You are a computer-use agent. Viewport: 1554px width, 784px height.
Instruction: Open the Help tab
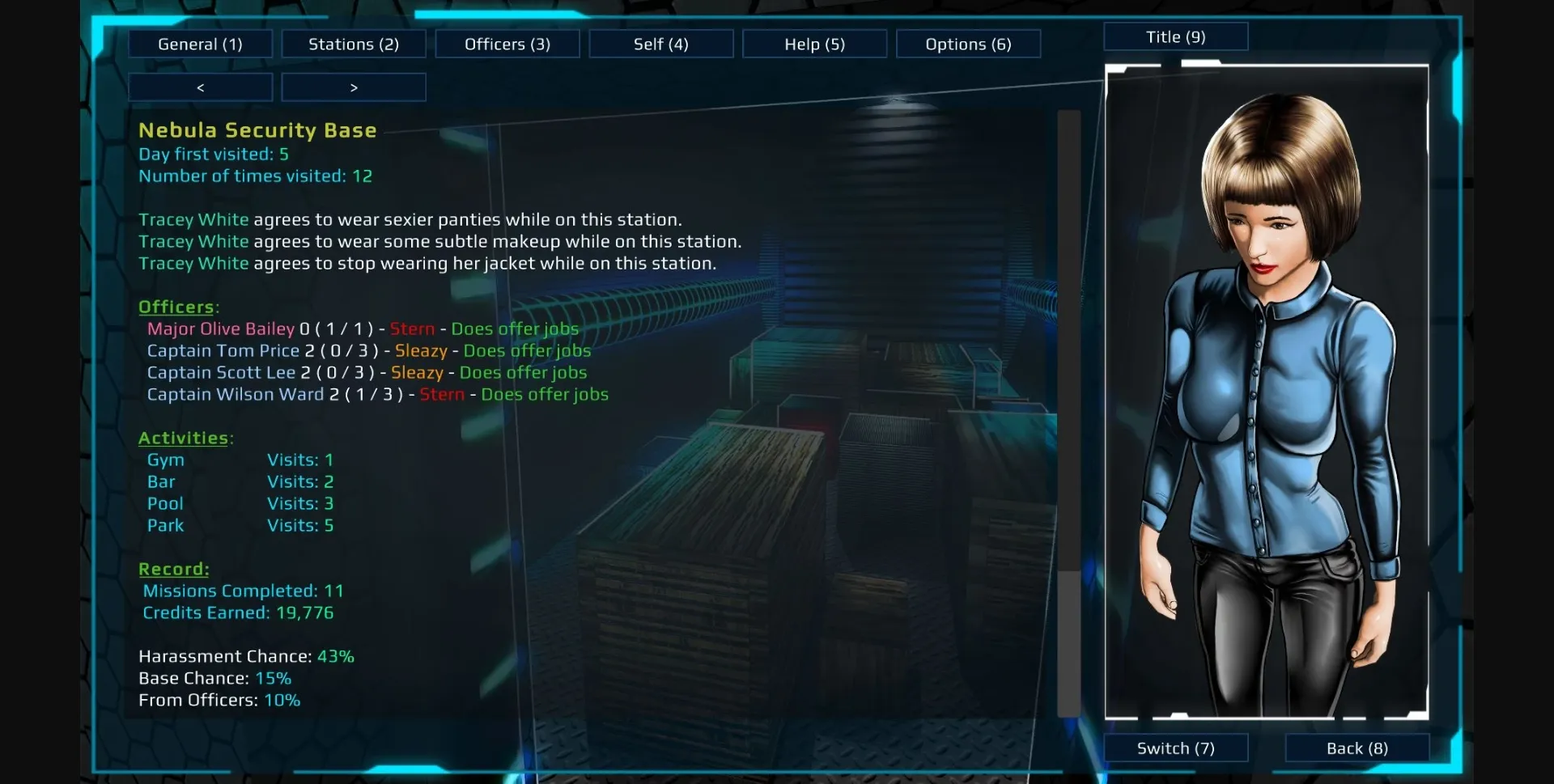[814, 44]
